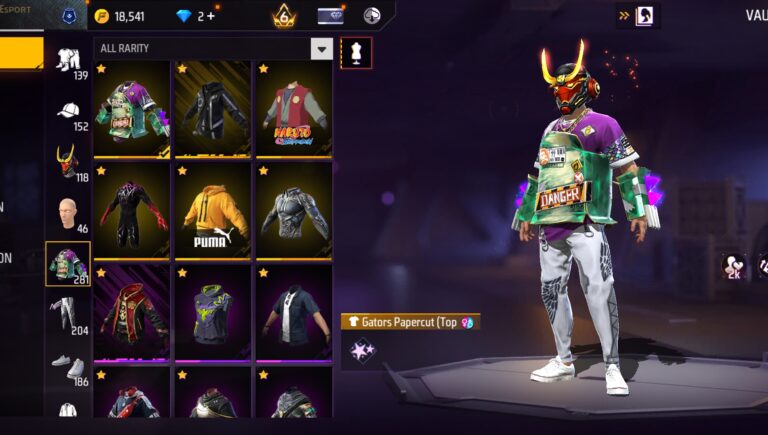Image resolution: width=768 pixels, height=435 pixels.
Task: Pick the dark open shirt with tie
Action: [293, 312]
